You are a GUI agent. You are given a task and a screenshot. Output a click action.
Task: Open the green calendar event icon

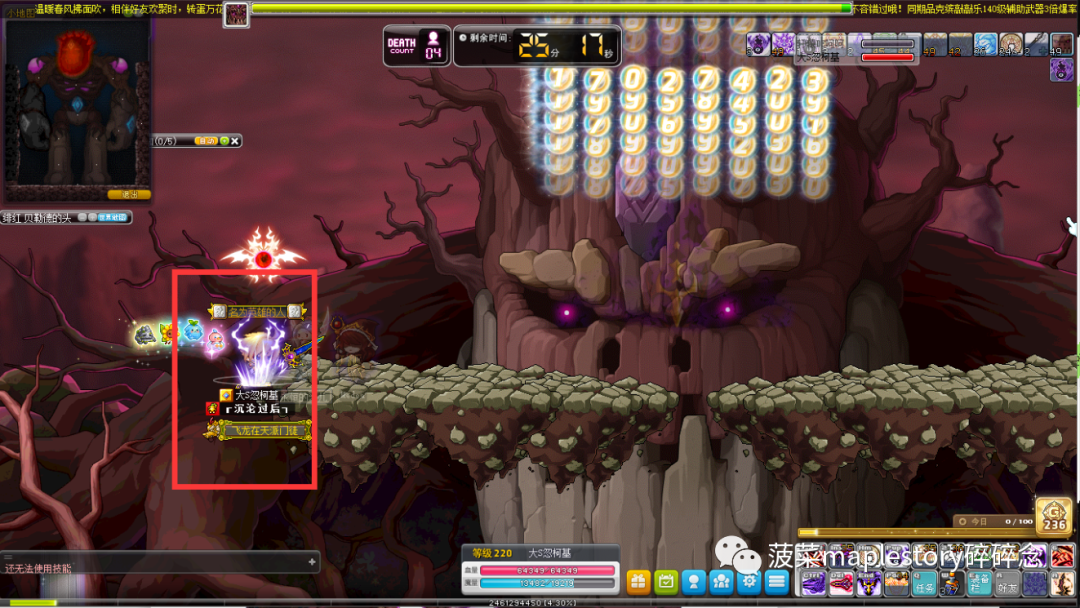[666, 581]
